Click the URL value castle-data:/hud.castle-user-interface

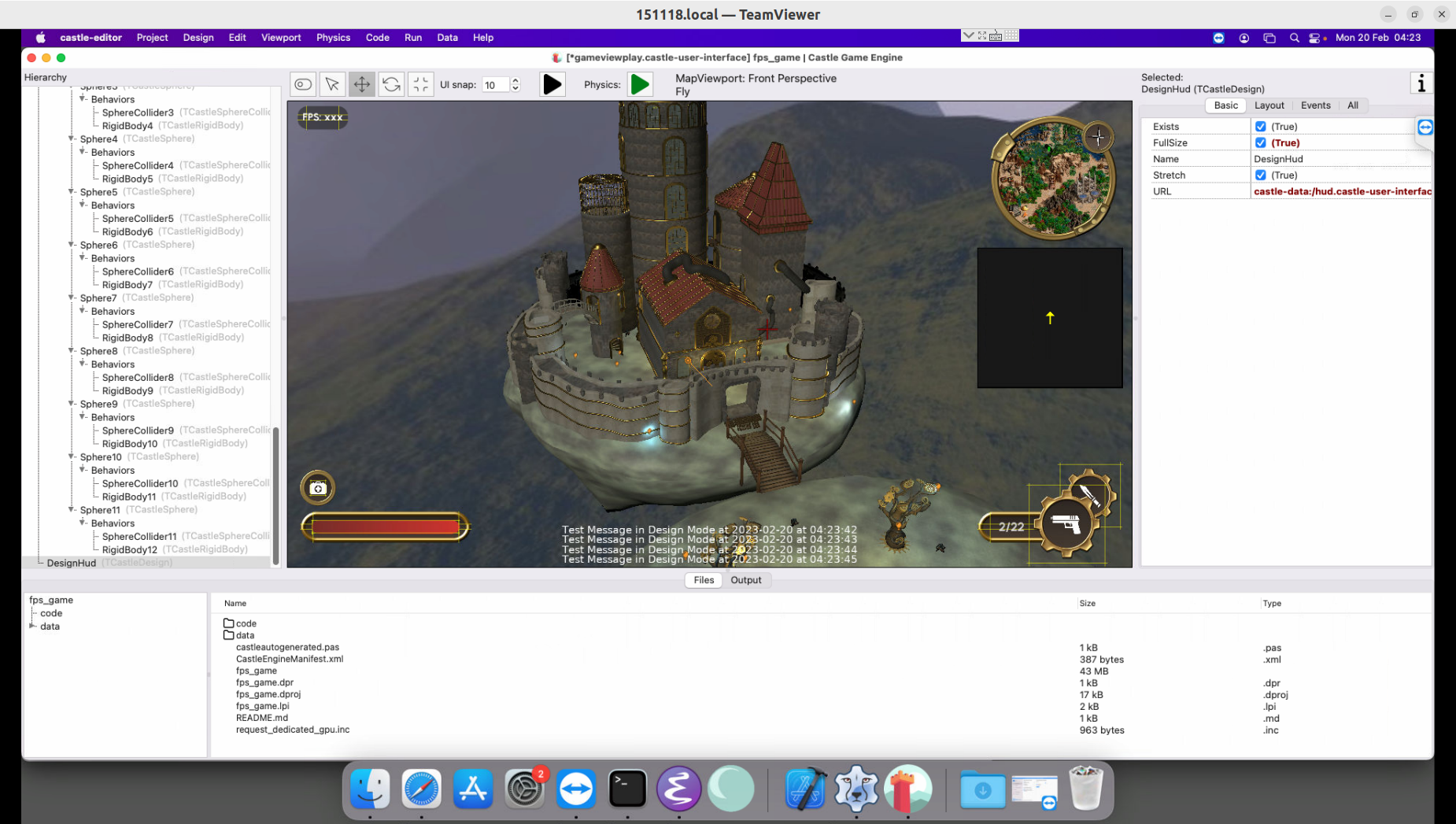(x=1342, y=191)
